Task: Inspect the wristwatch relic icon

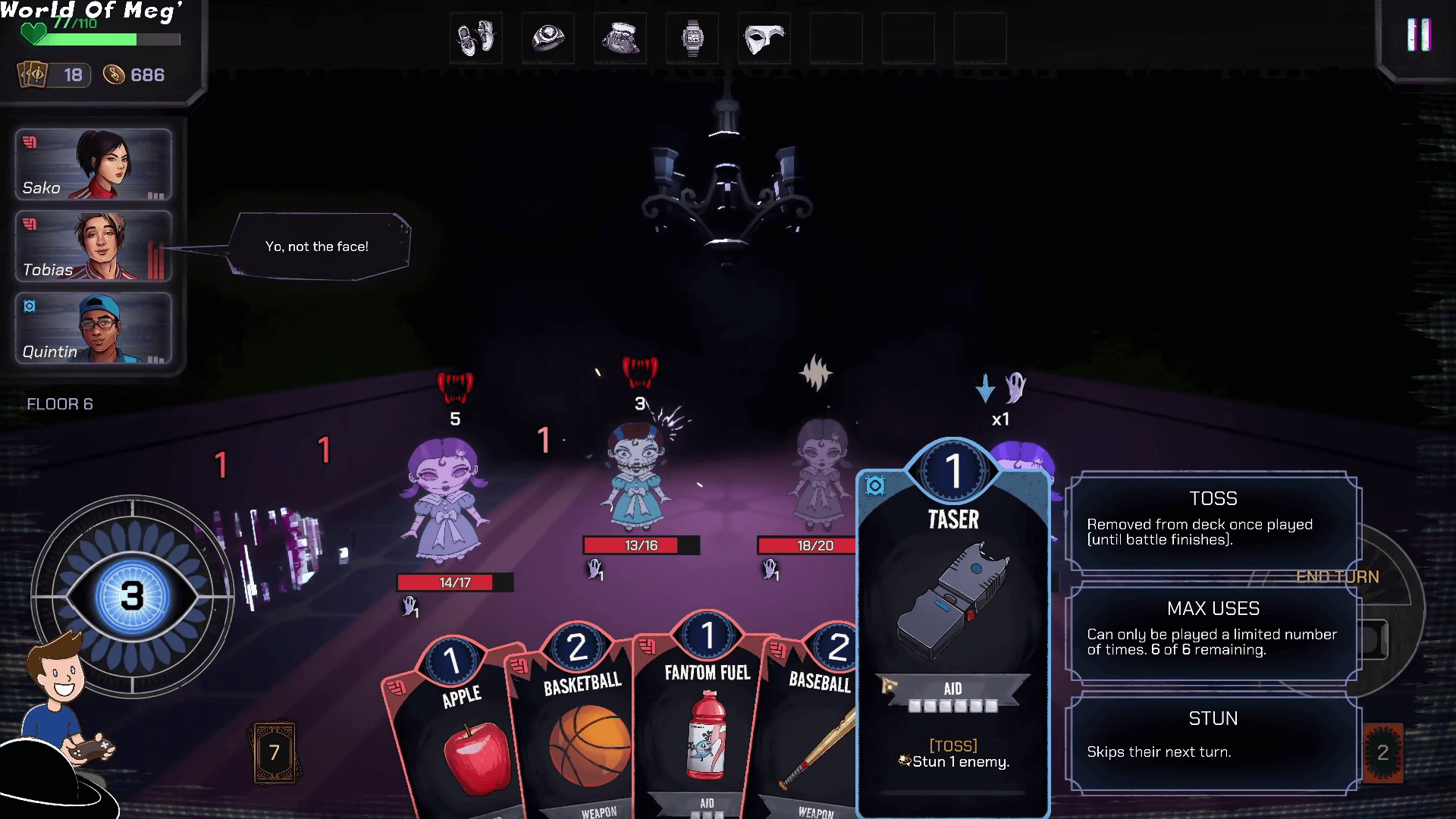Action: coord(692,37)
